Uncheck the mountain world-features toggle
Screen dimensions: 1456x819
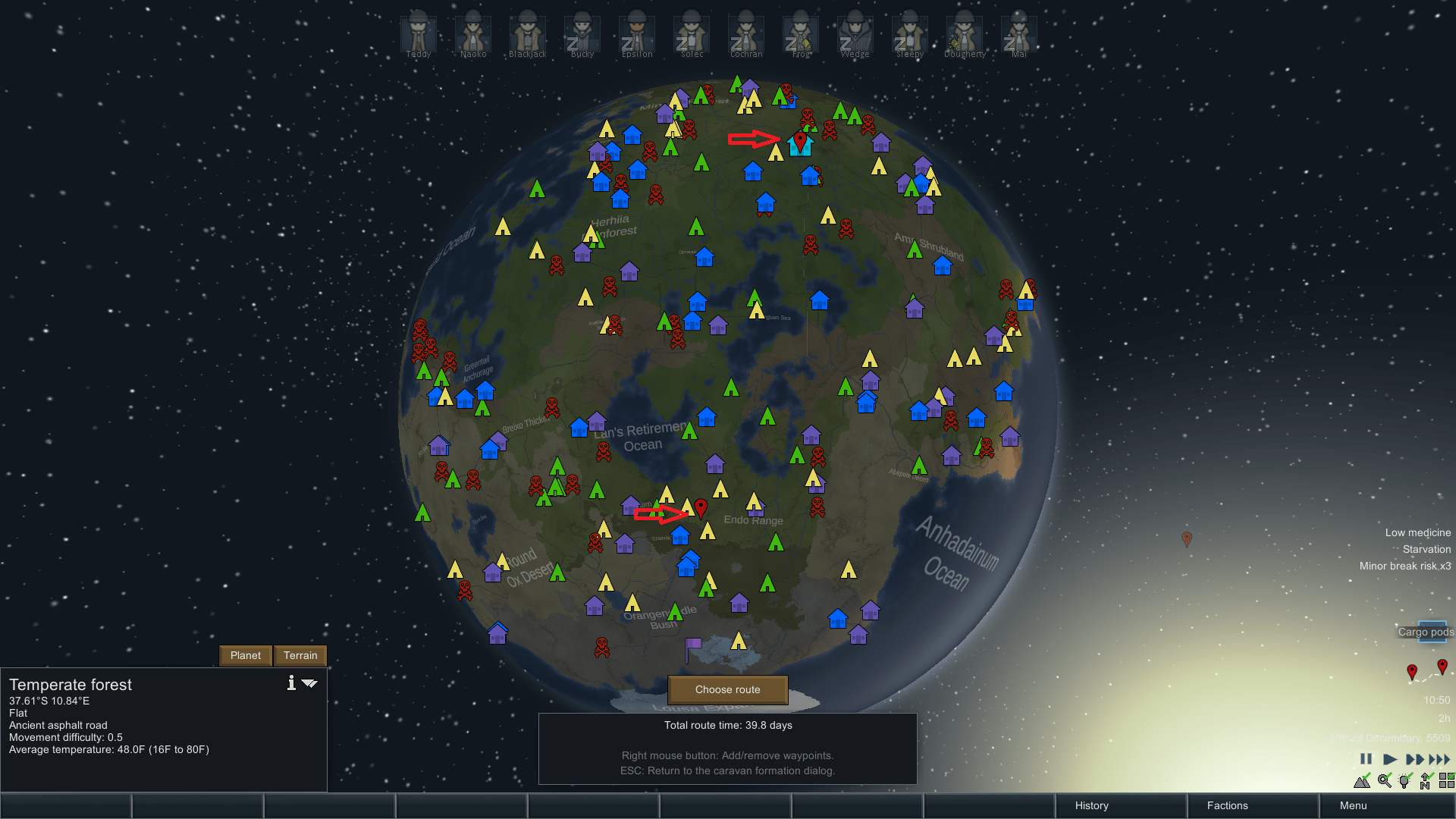pyautogui.click(x=1363, y=781)
